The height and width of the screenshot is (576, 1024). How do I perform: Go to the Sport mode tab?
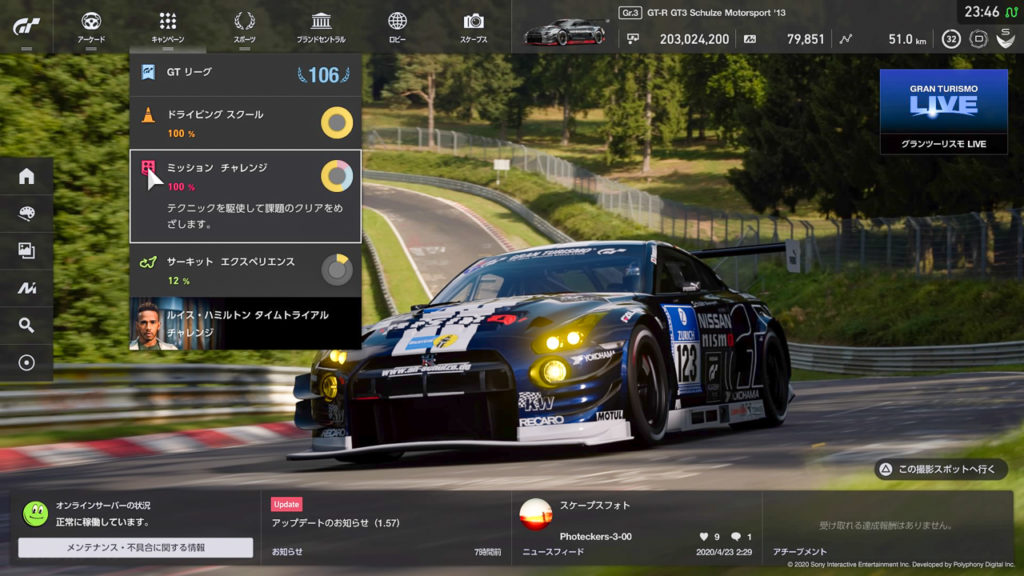click(244, 26)
